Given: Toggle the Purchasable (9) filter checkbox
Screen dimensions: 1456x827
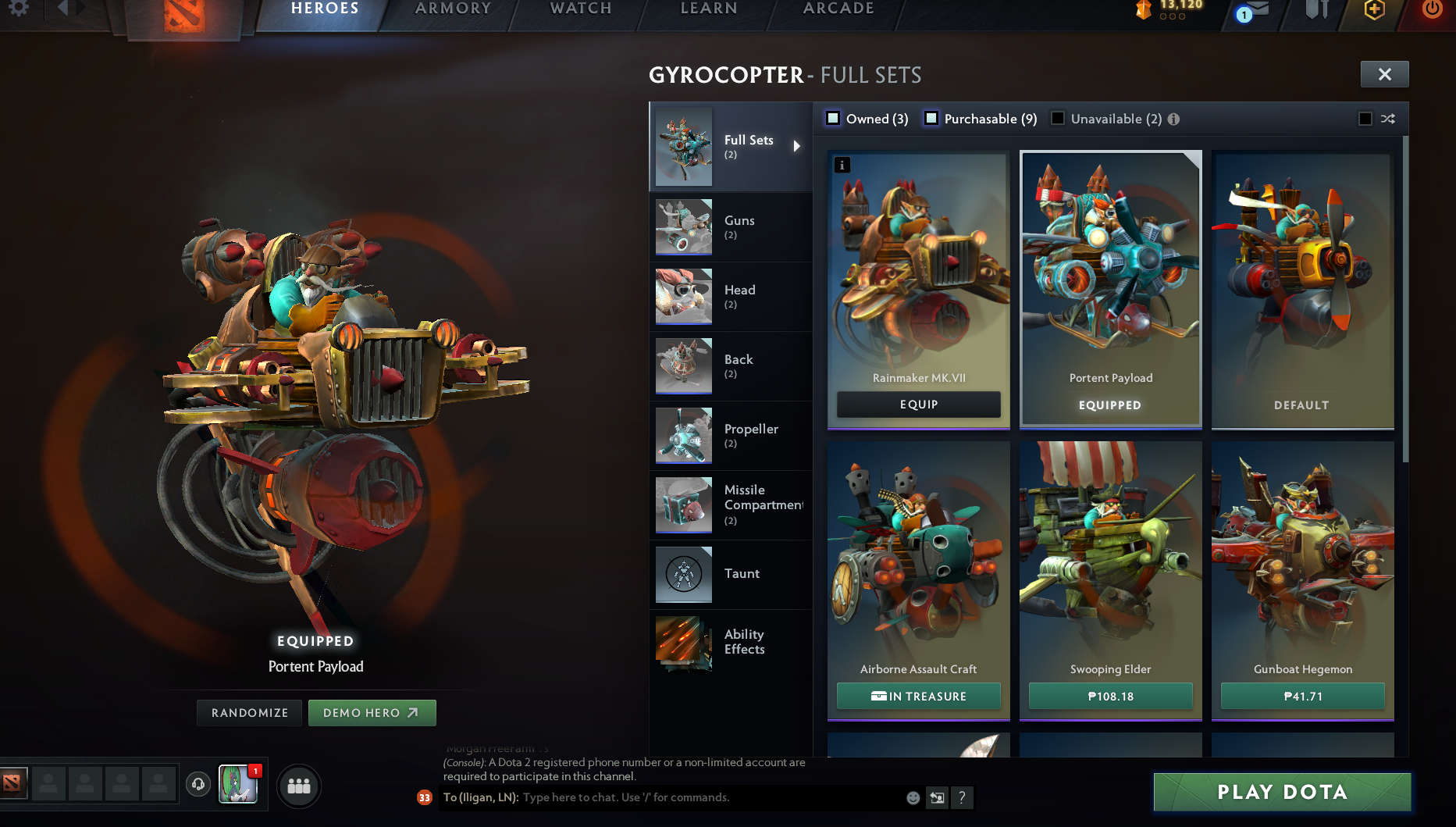Looking at the screenshot, I should click(931, 118).
